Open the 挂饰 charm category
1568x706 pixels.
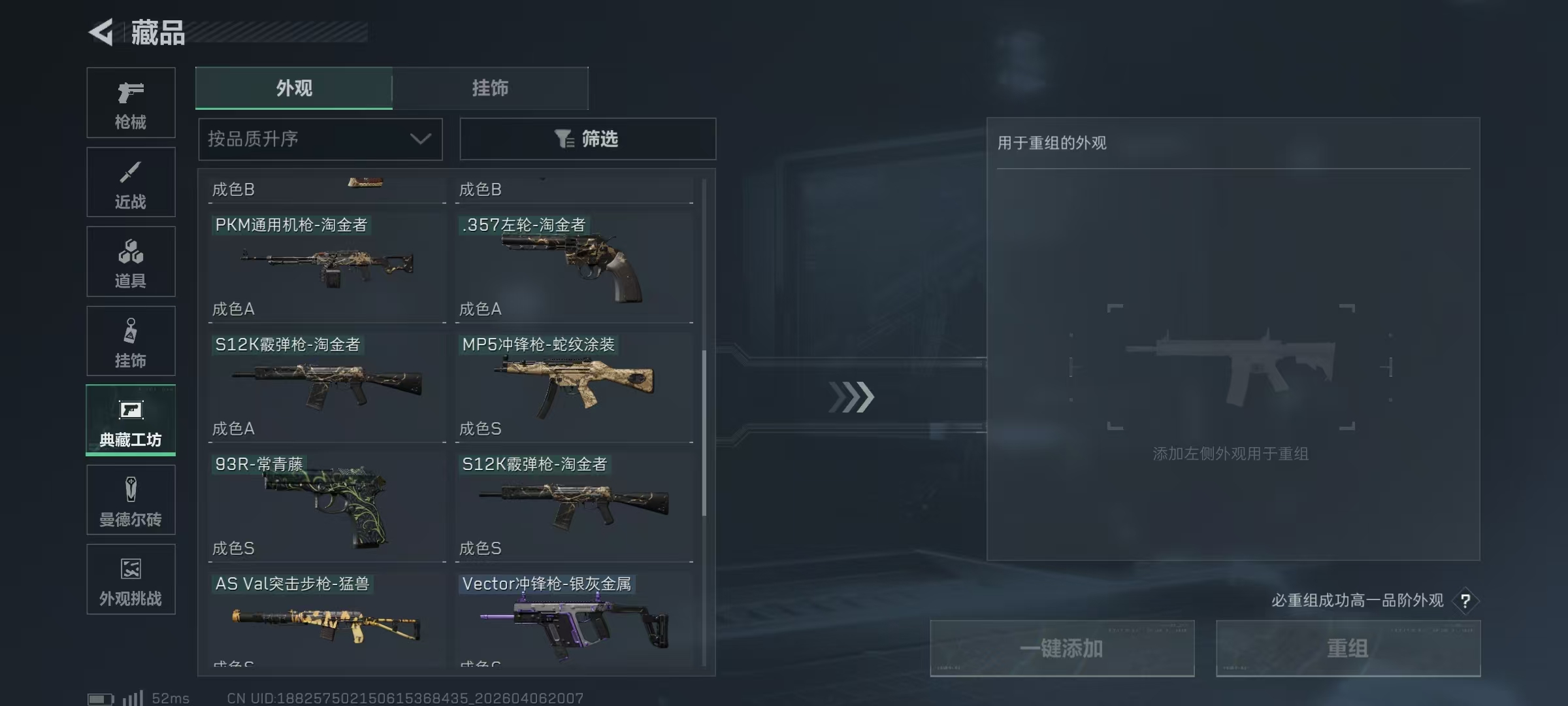coord(131,341)
